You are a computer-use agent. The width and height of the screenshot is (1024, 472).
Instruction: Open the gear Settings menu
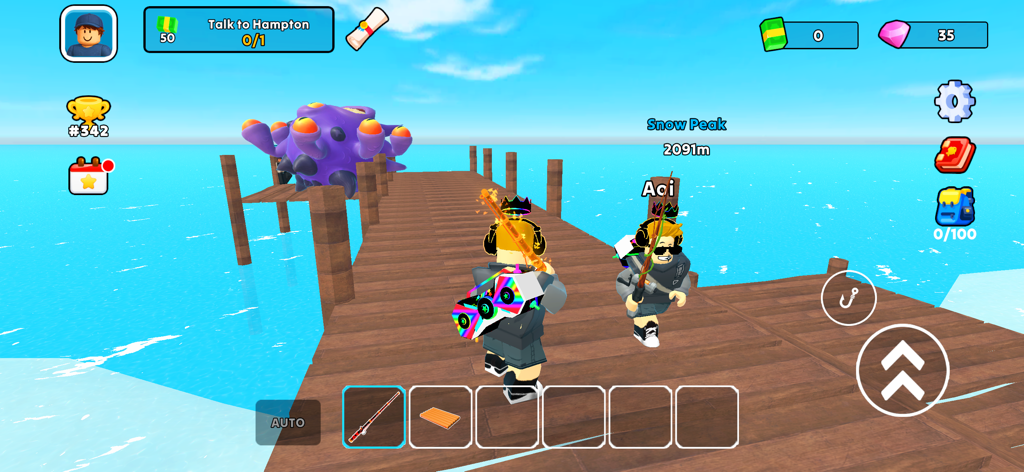954,101
